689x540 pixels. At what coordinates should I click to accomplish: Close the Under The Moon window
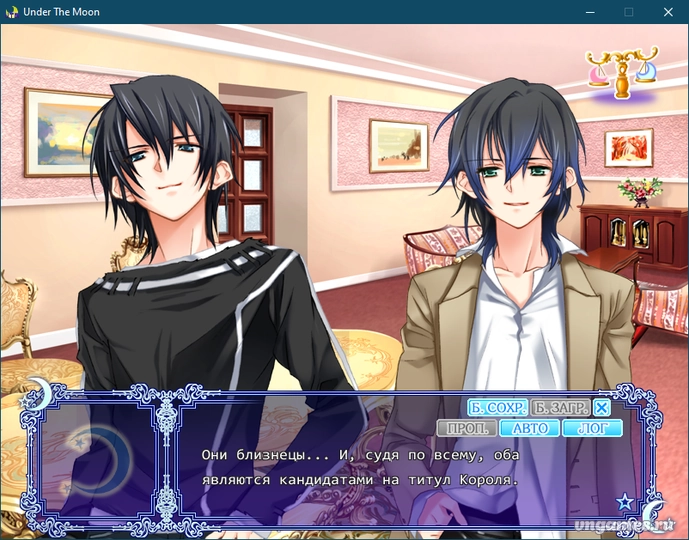(665, 12)
